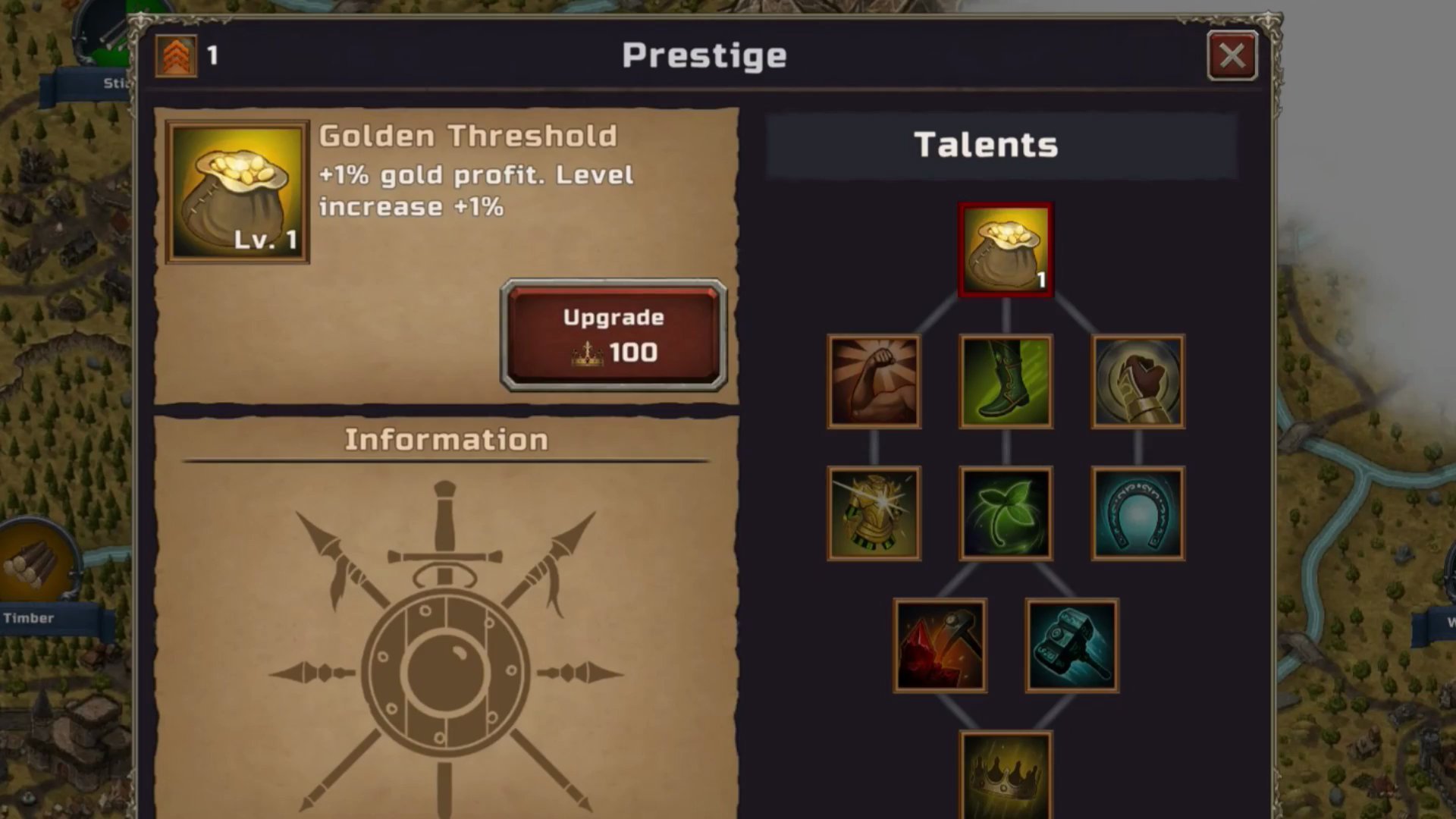Open the fist strength talent
Screen dimensions: 1456x819
click(874, 381)
